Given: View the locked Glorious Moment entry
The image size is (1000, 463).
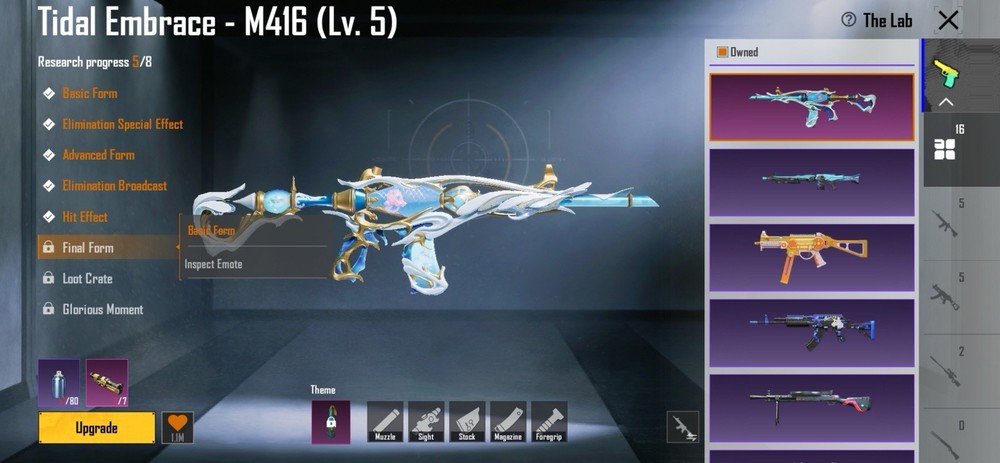Looking at the screenshot, I should click(102, 310).
